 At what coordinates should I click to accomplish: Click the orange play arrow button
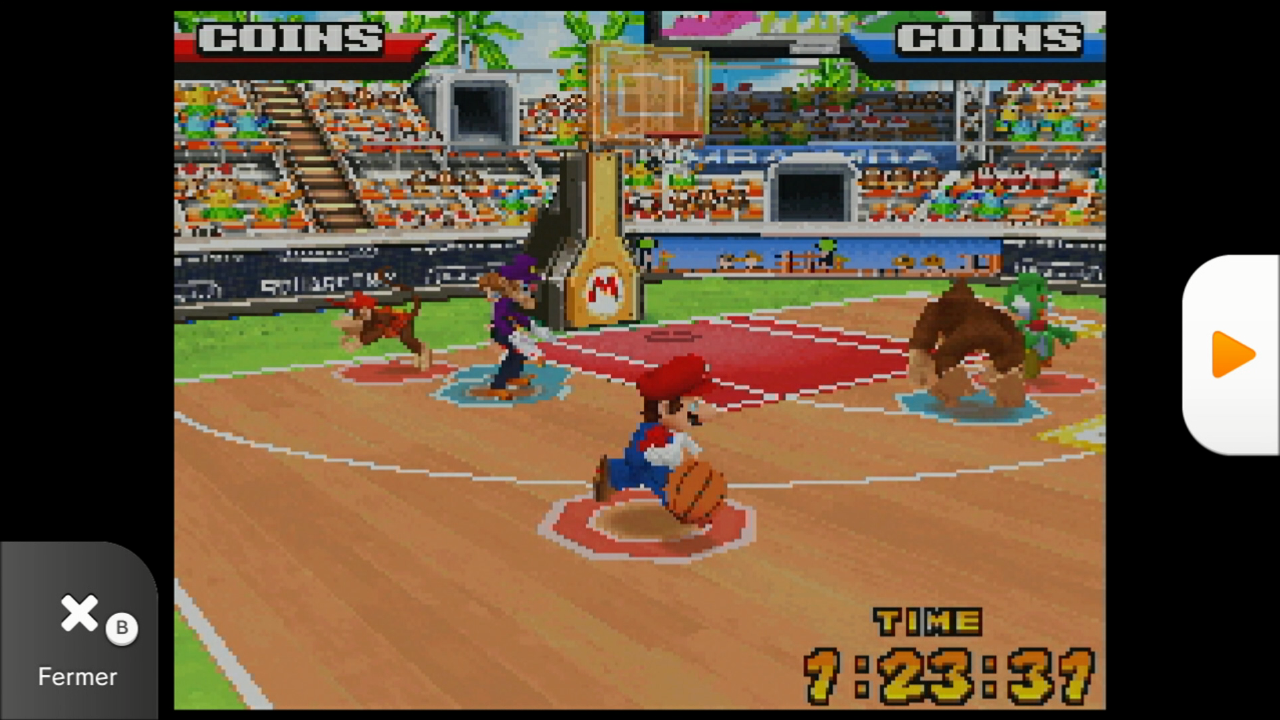click(1232, 355)
